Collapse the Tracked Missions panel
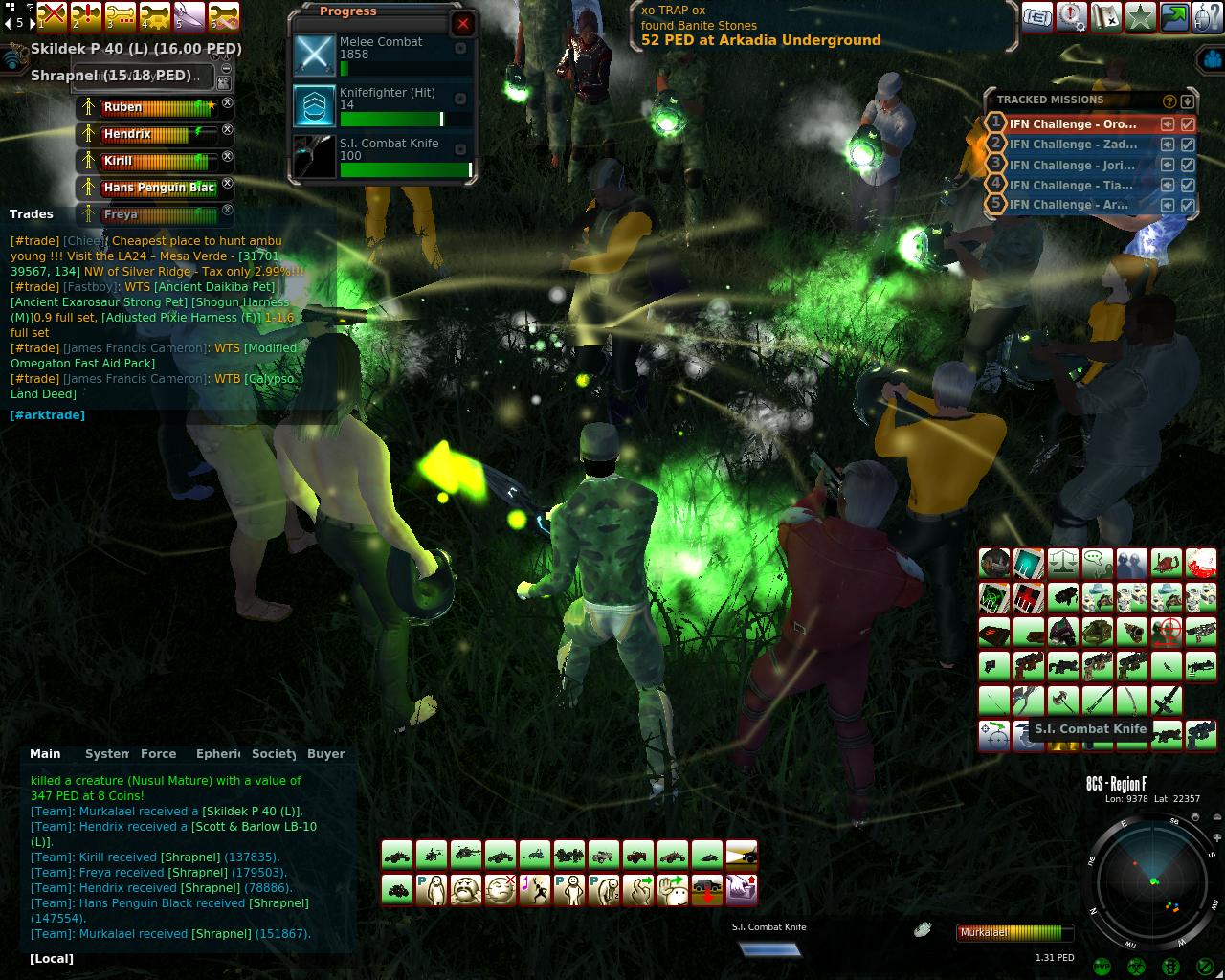 [x=1187, y=100]
